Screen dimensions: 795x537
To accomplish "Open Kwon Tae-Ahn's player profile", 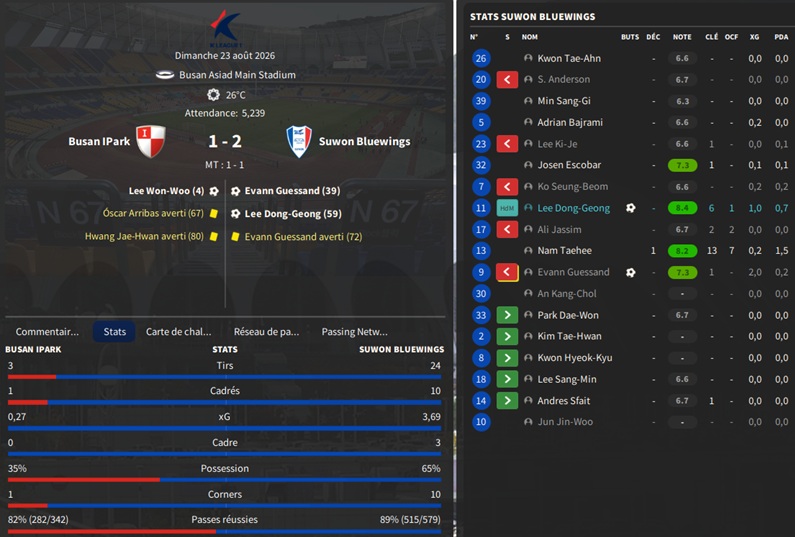I will [x=570, y=58].
